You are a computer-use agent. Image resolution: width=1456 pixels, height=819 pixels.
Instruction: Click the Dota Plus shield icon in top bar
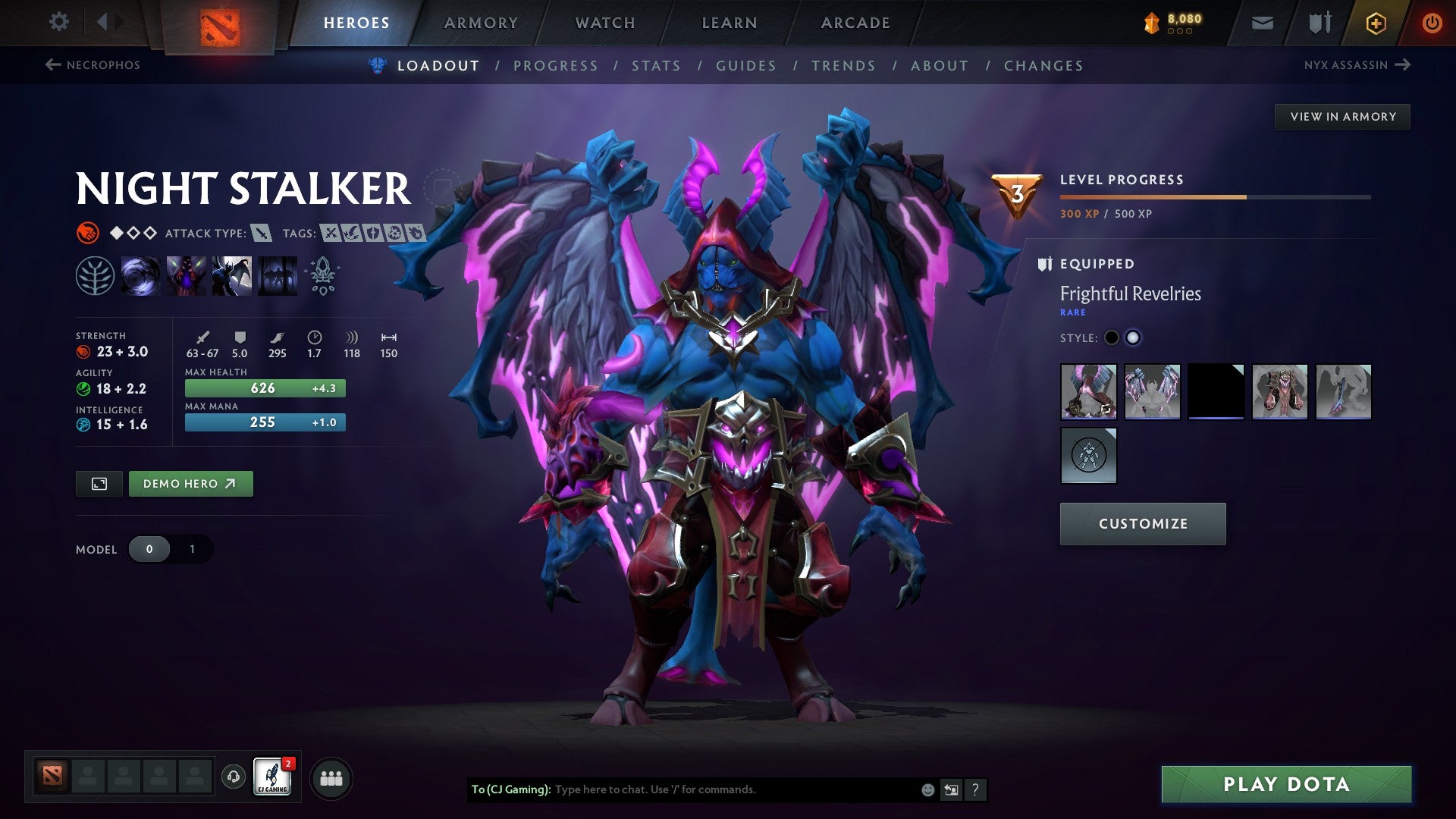click(x=1319, y=22)
